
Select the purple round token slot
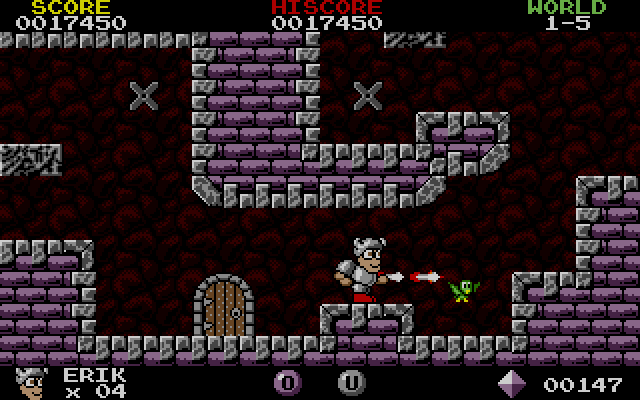287,382
